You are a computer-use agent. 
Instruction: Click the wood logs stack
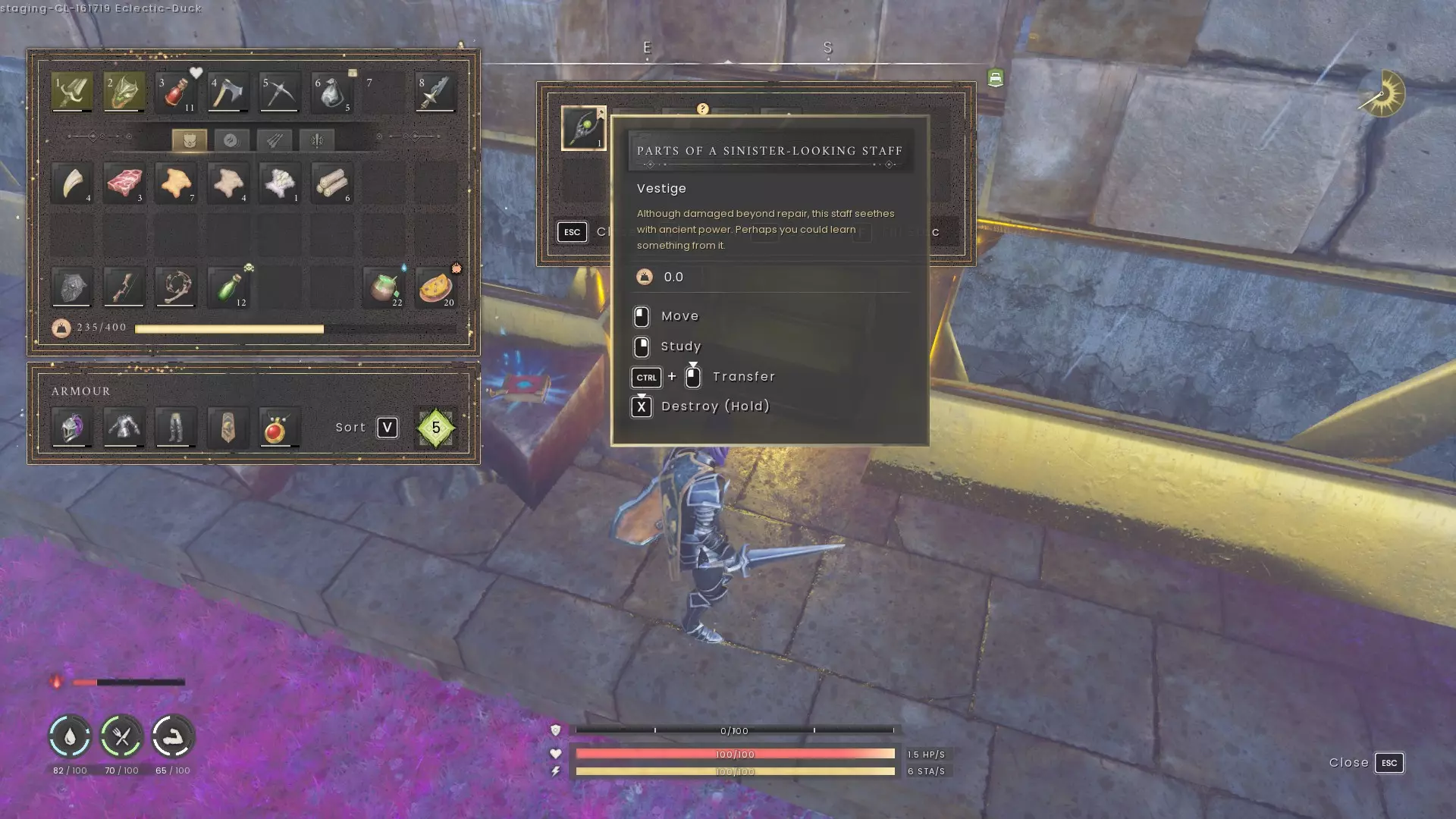tap(331, 183)
